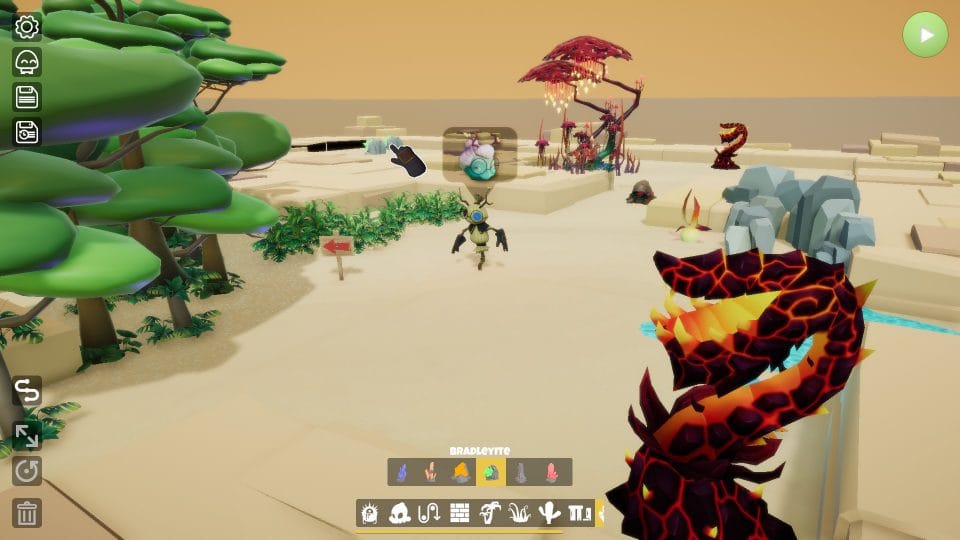Choose the gray stone pillar item
960x540 pixels.
coord(520,472)
